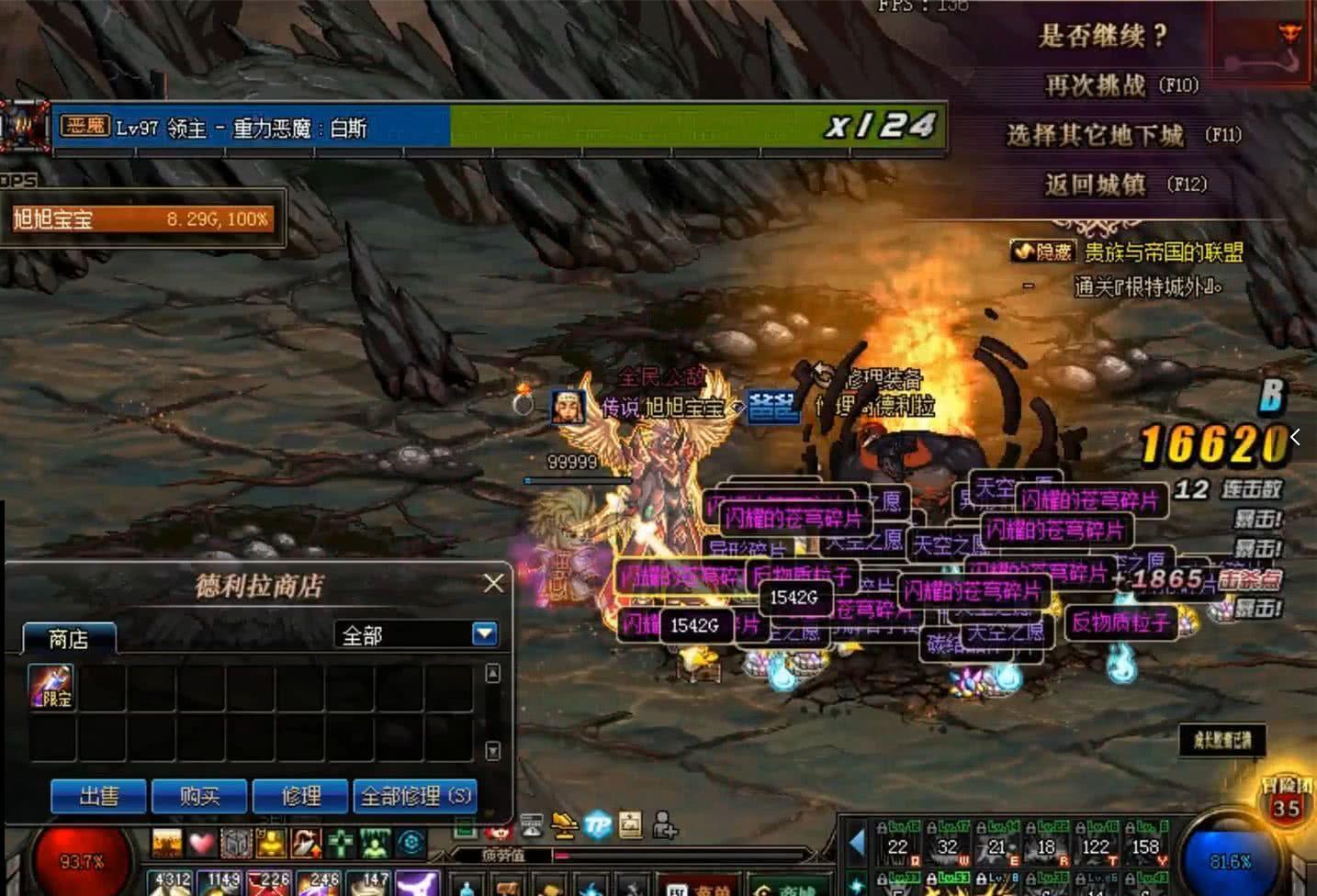This screenshot has width=1317, height=896.
Task: Click the 购买 buy button
Action: tap(199, 796)
